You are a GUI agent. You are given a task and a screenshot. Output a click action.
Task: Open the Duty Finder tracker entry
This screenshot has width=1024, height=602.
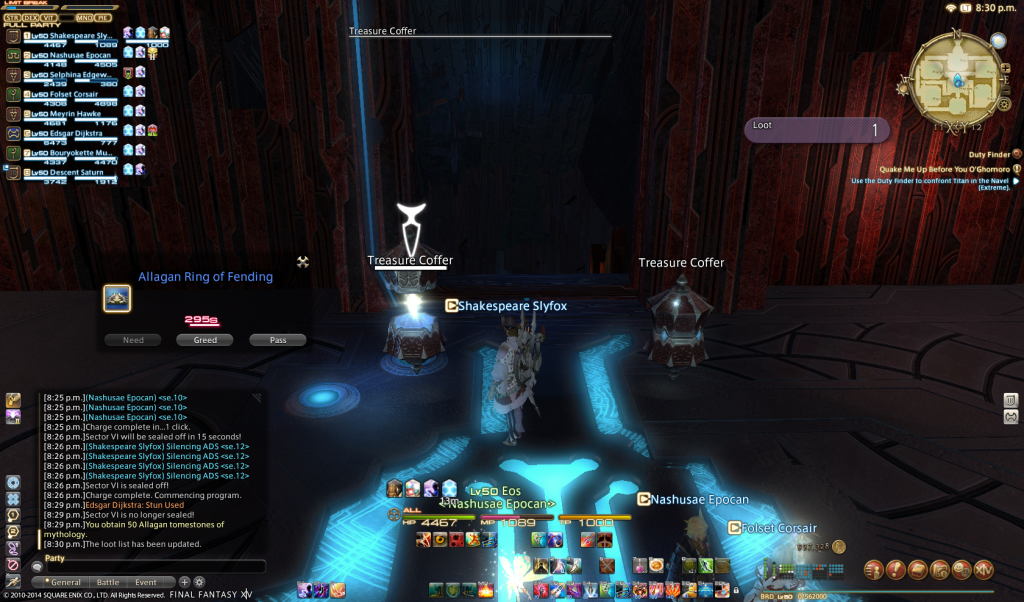click(x=990, y=155)
